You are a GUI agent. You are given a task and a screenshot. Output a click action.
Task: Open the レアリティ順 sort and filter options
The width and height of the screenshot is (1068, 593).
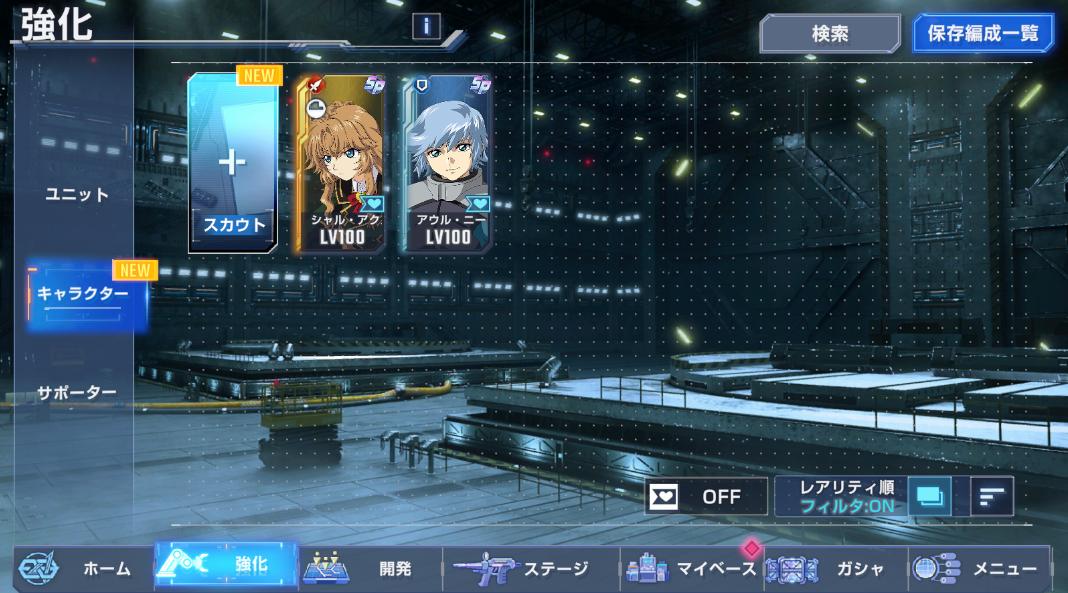coord(840,496)
